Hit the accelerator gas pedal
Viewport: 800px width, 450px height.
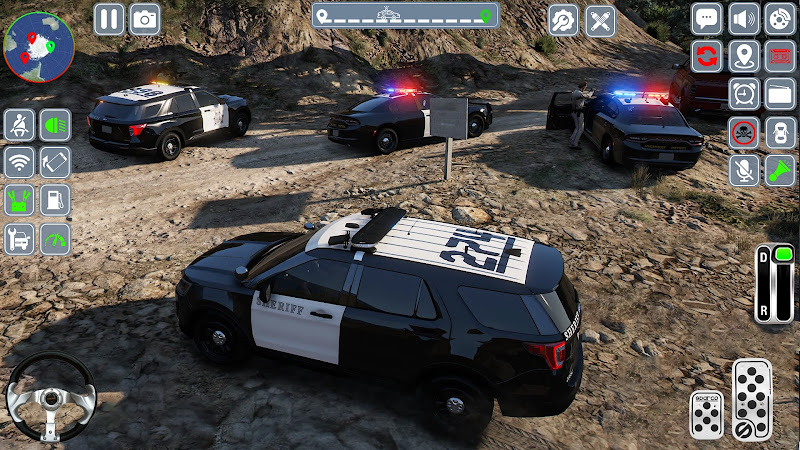pyautogui.click(x=752, y=399)
